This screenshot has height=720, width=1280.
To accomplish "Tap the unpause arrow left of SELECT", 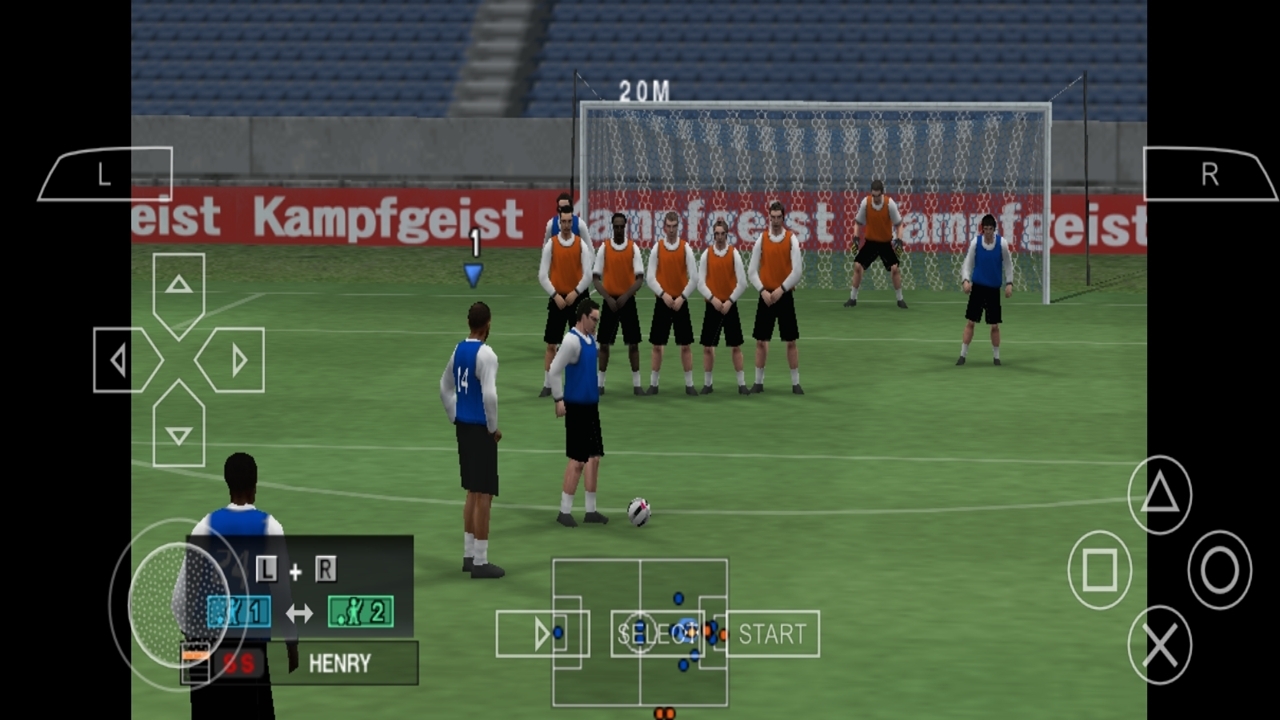I will tap(543, 633).
